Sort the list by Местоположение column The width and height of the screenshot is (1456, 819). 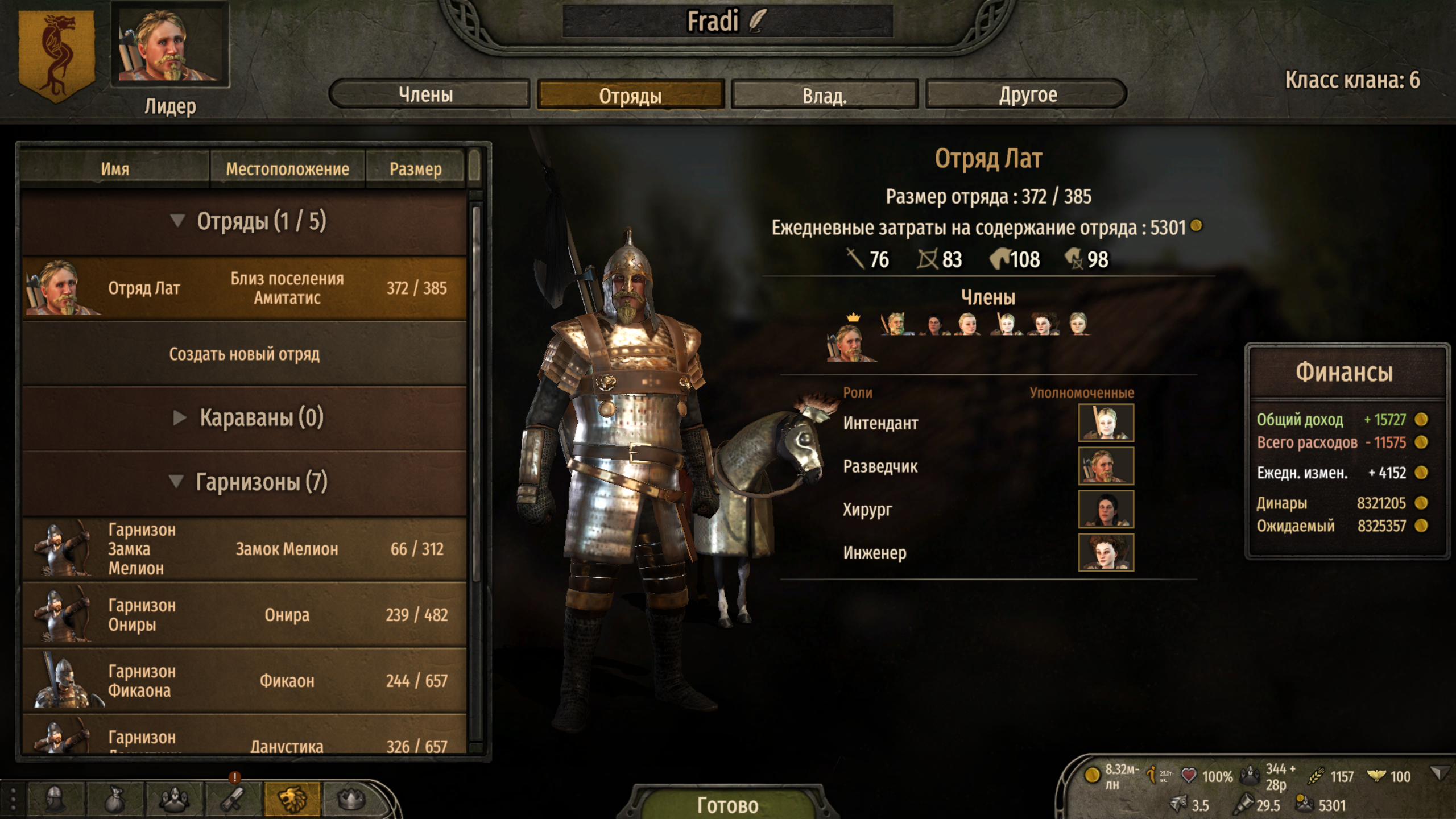point(287,169)
